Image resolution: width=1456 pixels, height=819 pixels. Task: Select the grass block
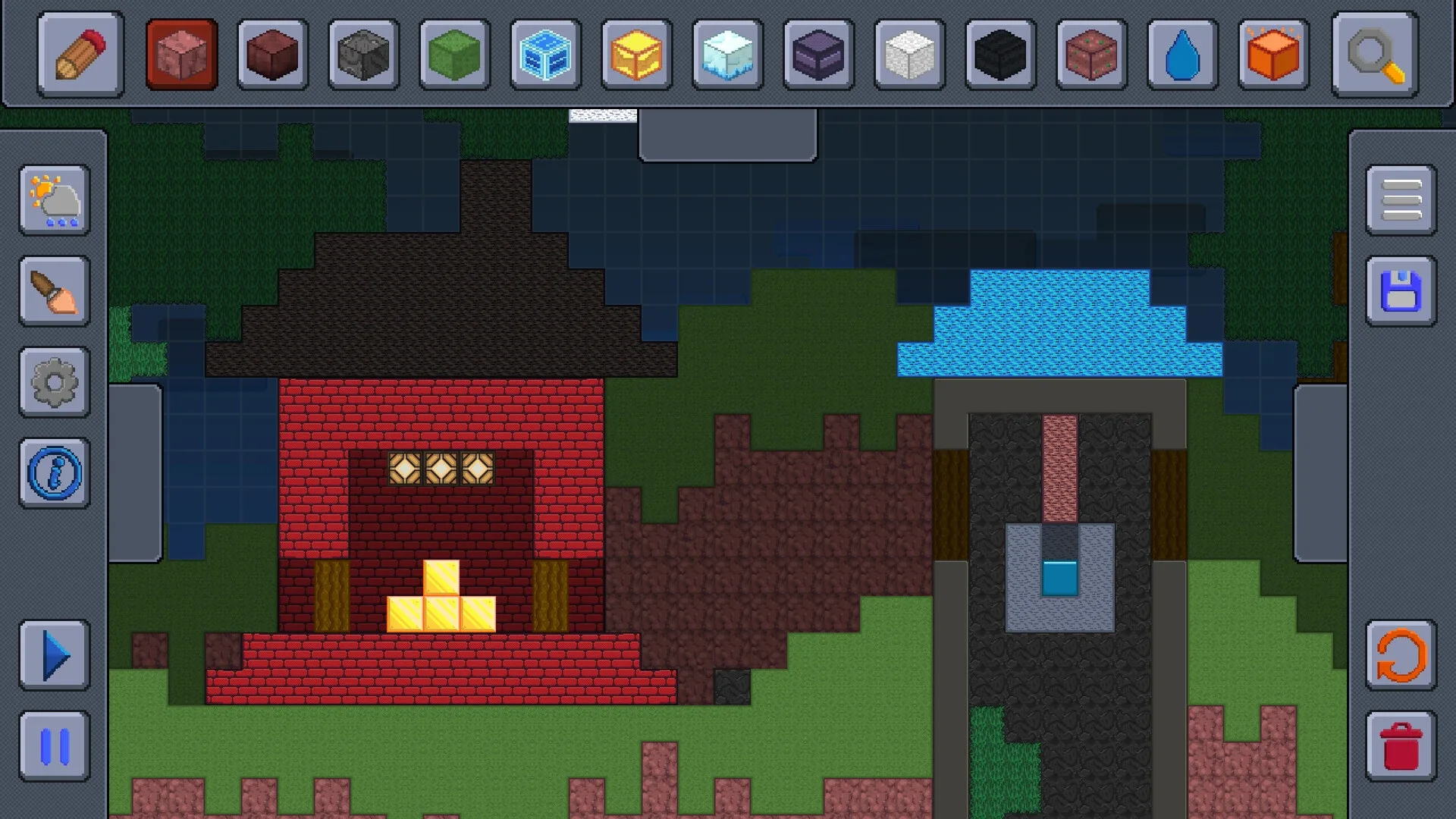(455, 54)
